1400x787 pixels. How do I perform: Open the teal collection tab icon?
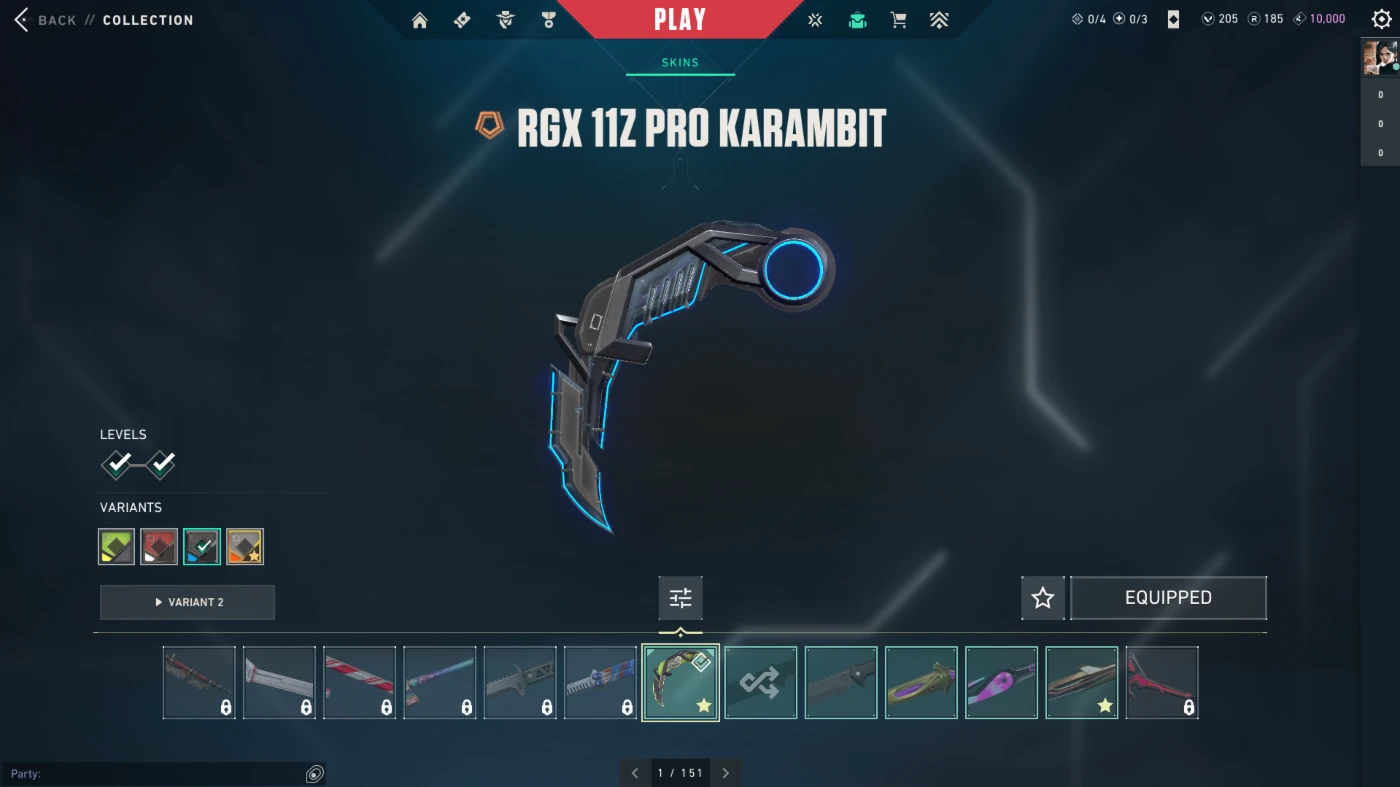857,20
